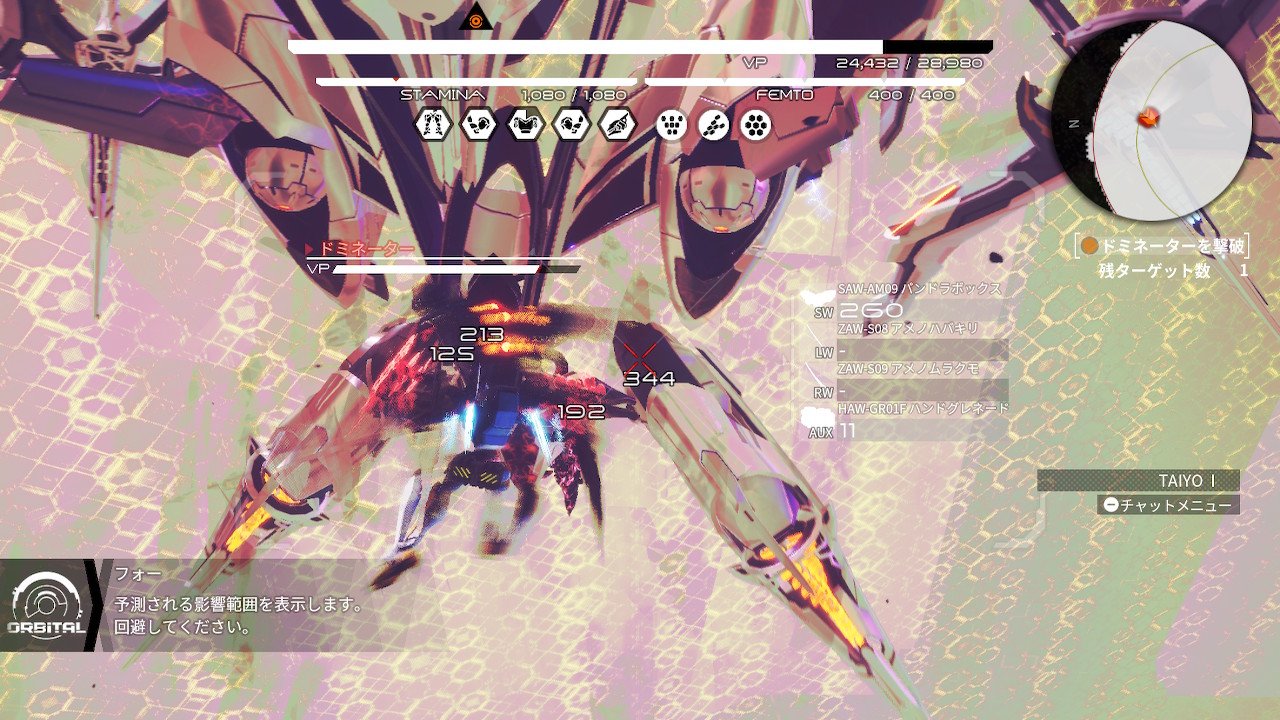Open the circular minimap

(x=1152, y=120)
